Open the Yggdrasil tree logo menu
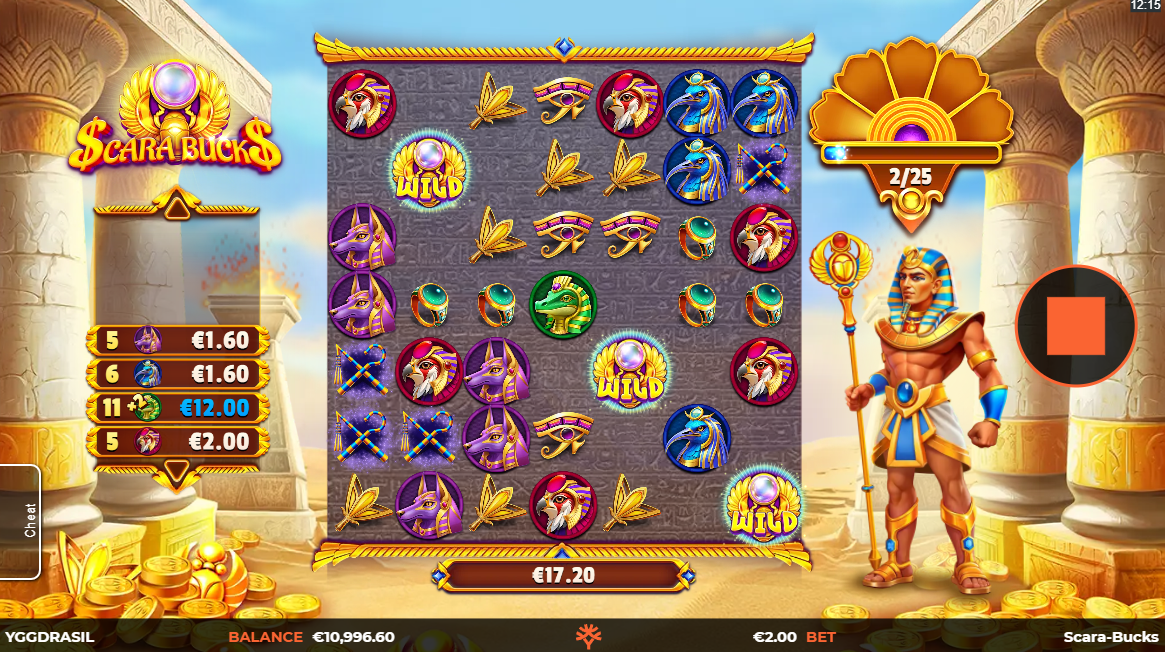Image resolution: width=1165 pixels, height=652 pixels. click(x=588, y=636)
